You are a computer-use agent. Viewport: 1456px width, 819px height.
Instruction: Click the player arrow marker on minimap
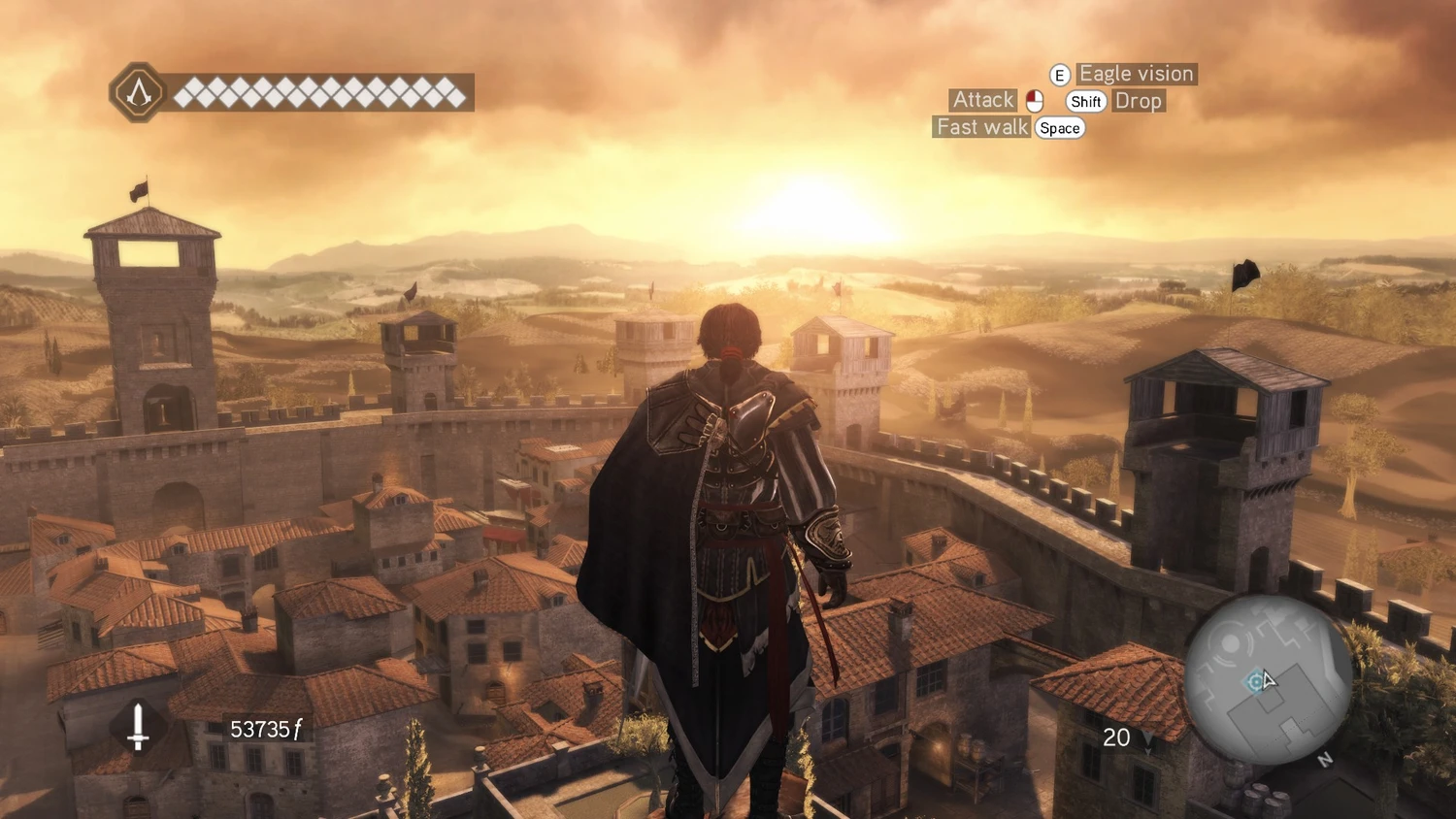[1269, 679]
